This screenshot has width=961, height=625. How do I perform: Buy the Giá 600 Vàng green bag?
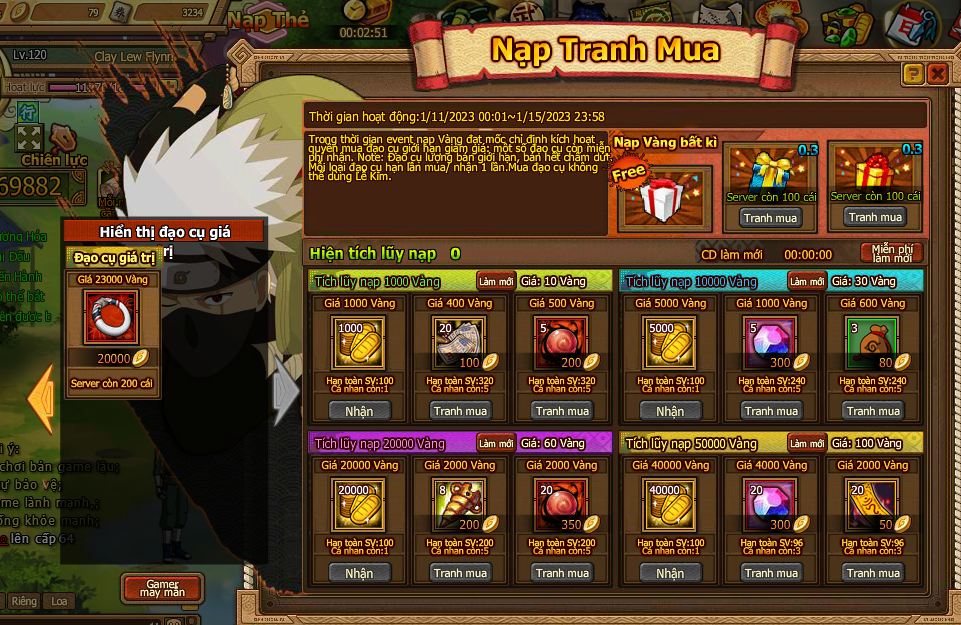(873, 411)
